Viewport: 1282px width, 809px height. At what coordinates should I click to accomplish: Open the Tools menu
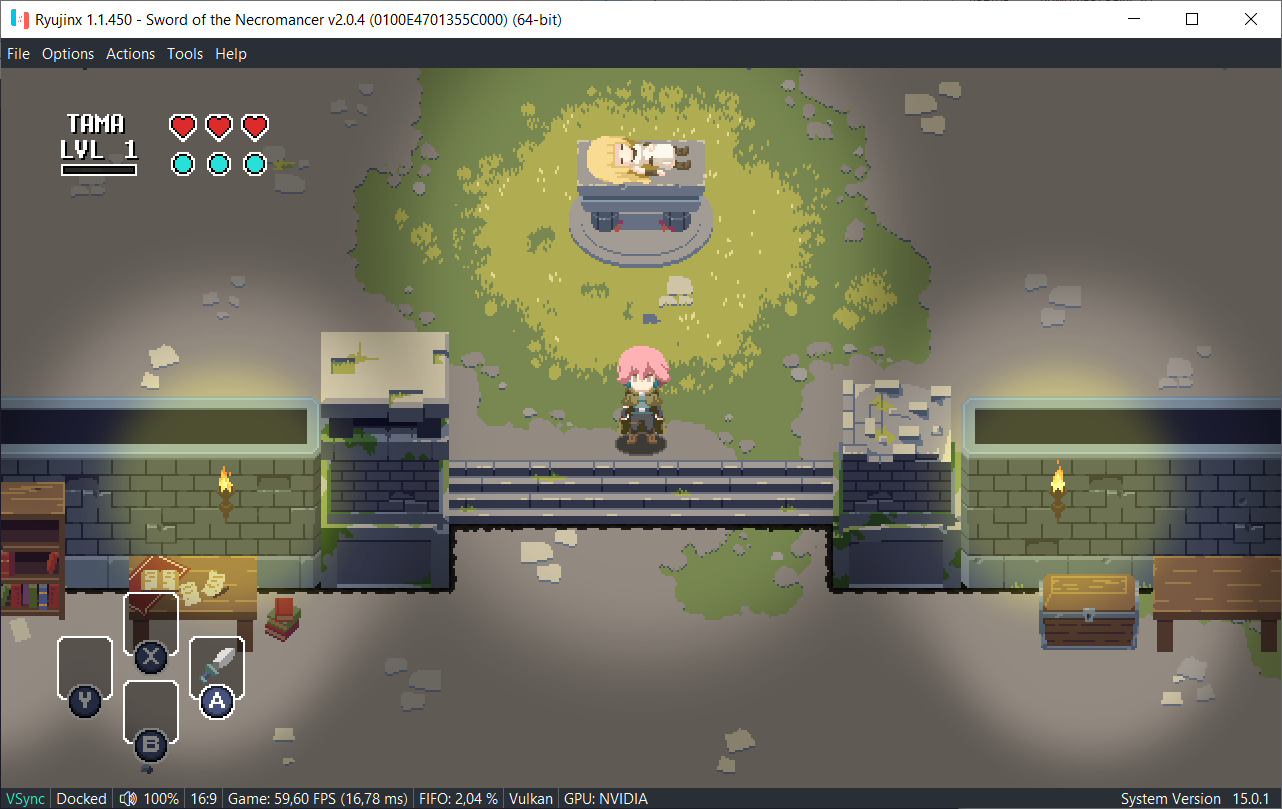pos(184,53)
